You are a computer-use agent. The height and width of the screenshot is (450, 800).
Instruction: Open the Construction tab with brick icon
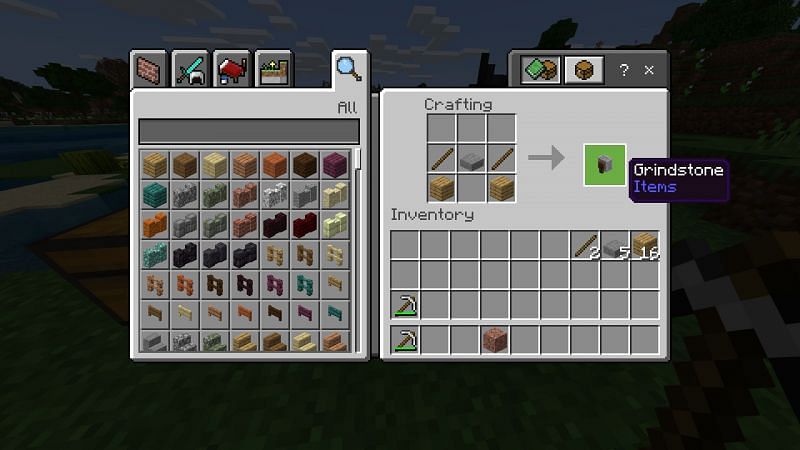point(150,71)
